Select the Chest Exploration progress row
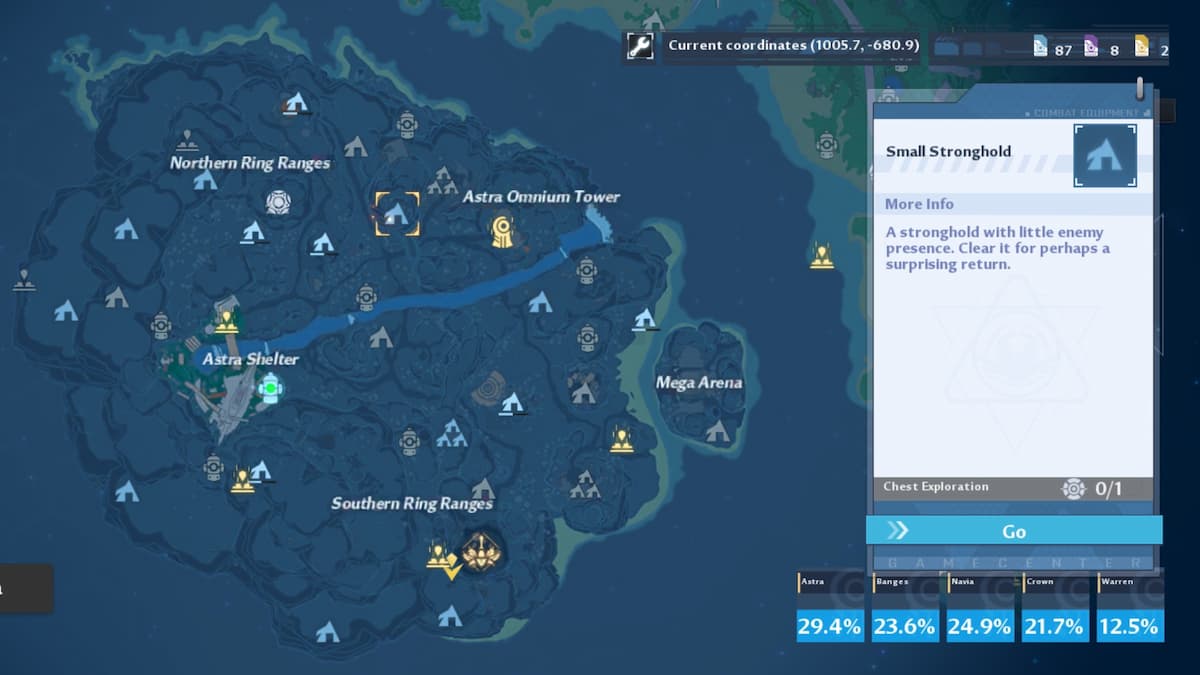The image size is (1200, 675). coord(1012,488)
